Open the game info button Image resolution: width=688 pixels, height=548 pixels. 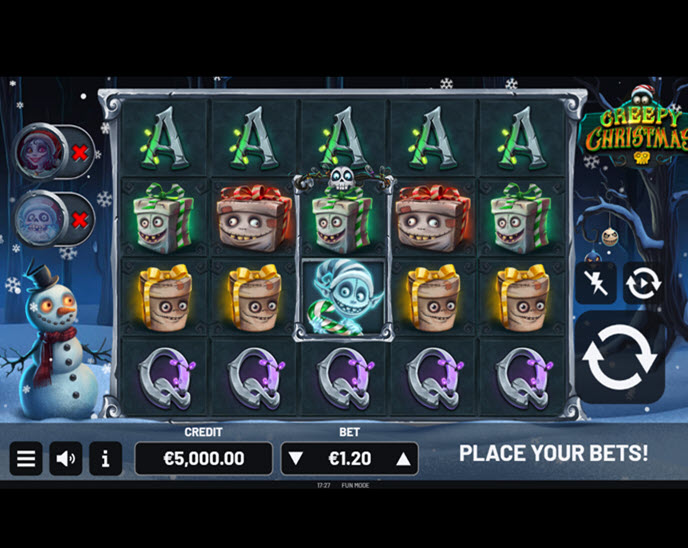click(x=105, y=459)
